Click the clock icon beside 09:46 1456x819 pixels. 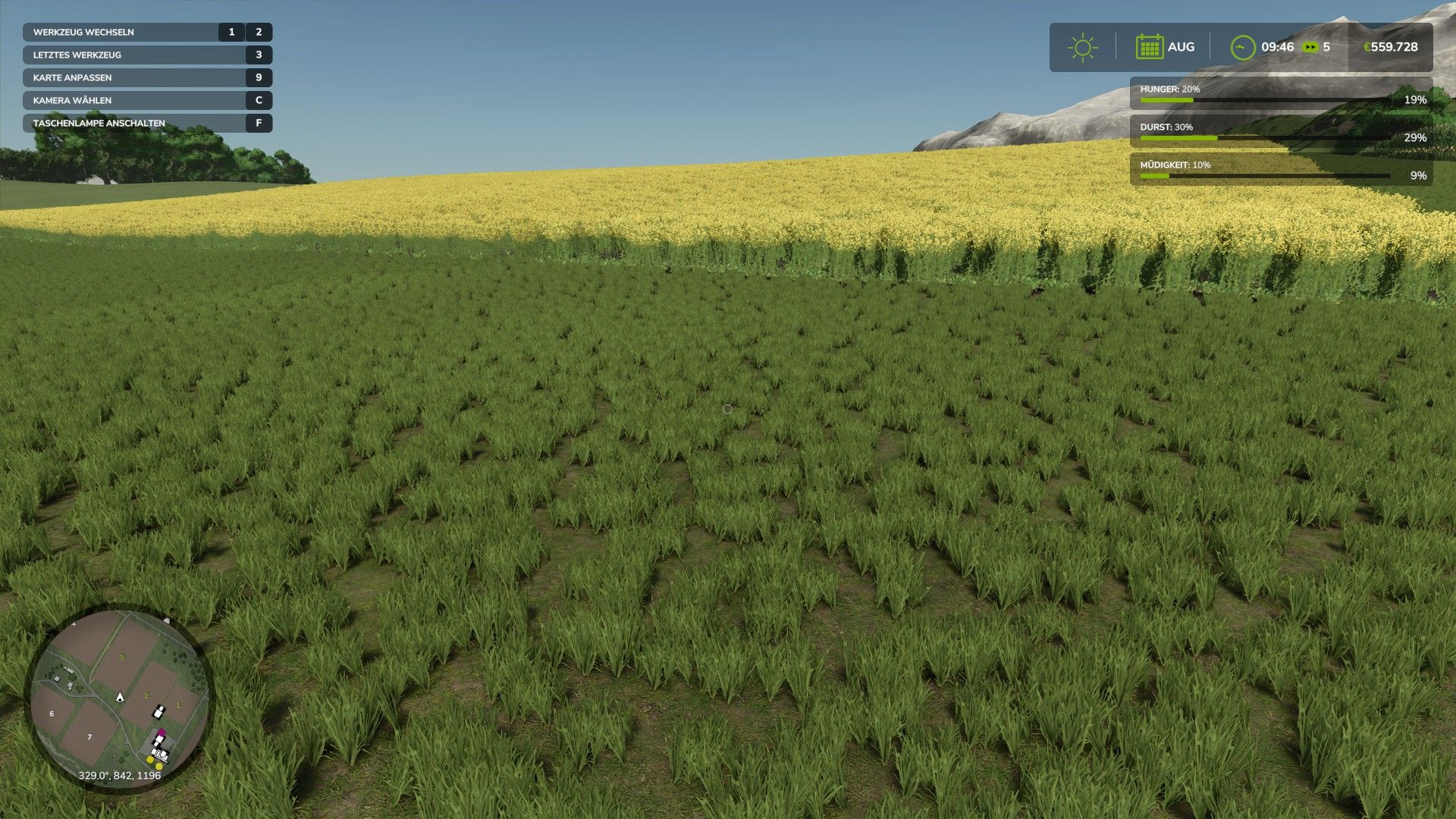pyautogui.click(x=1242, y=47)
